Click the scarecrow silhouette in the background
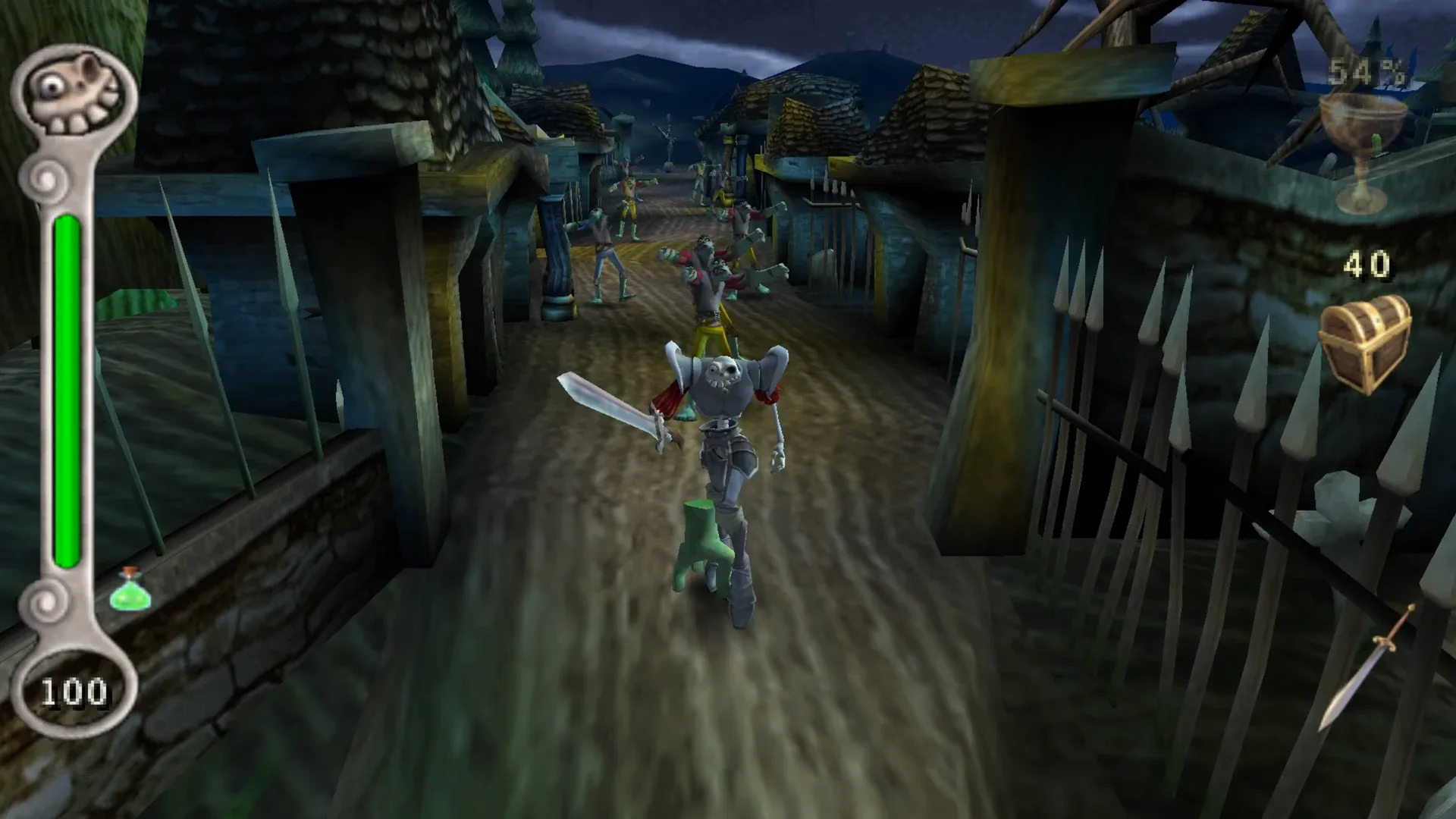 (670, 136)
